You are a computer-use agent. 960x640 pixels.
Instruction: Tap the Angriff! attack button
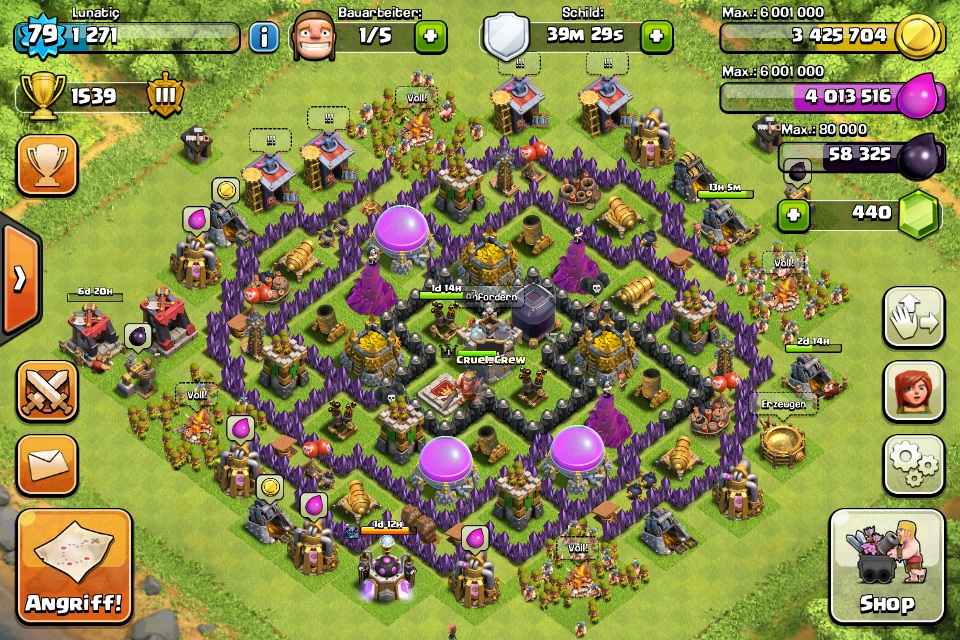pyautogui.click(x=74, y=566)
